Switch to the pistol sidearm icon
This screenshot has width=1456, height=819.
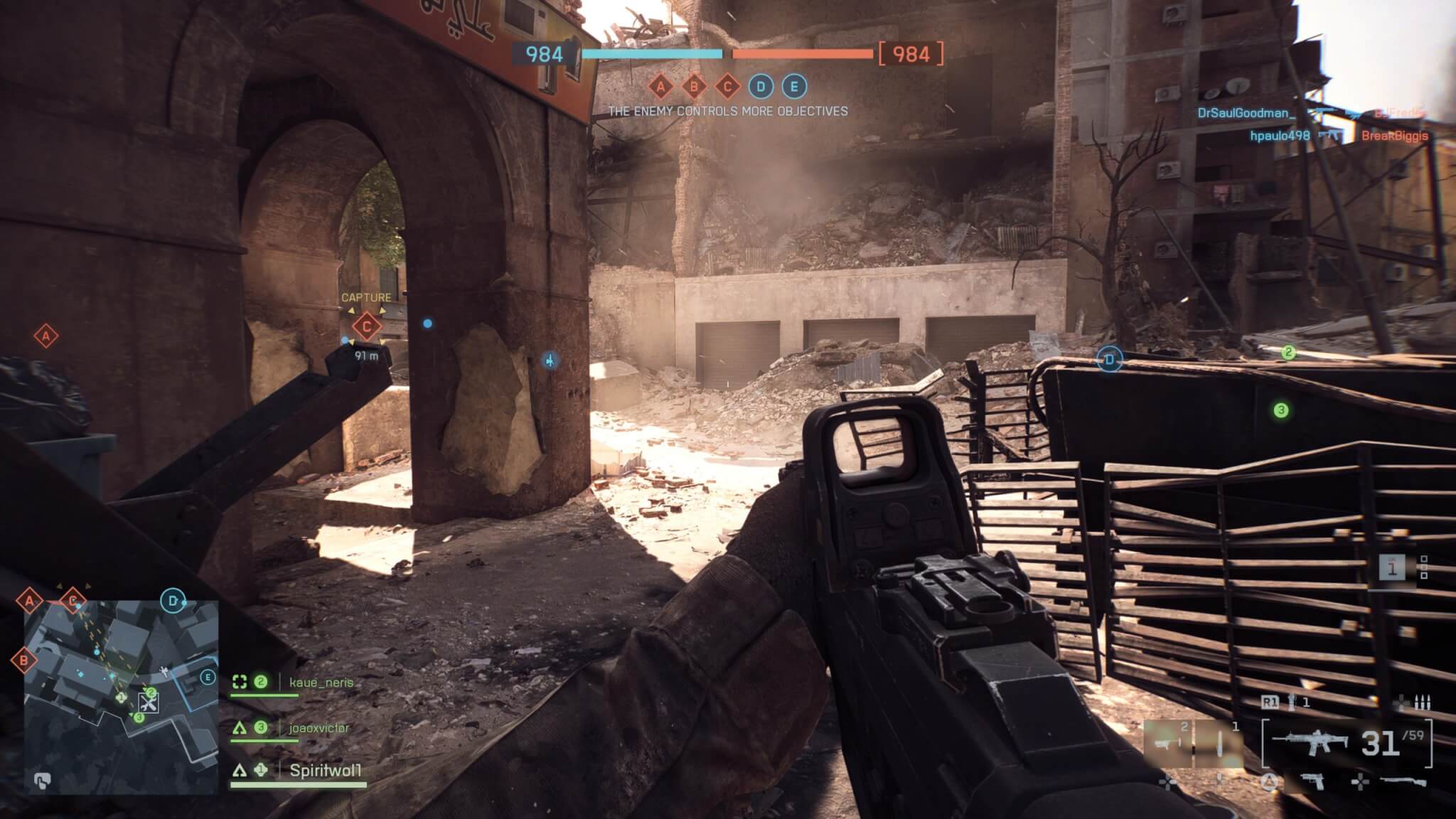(1310, 782)
